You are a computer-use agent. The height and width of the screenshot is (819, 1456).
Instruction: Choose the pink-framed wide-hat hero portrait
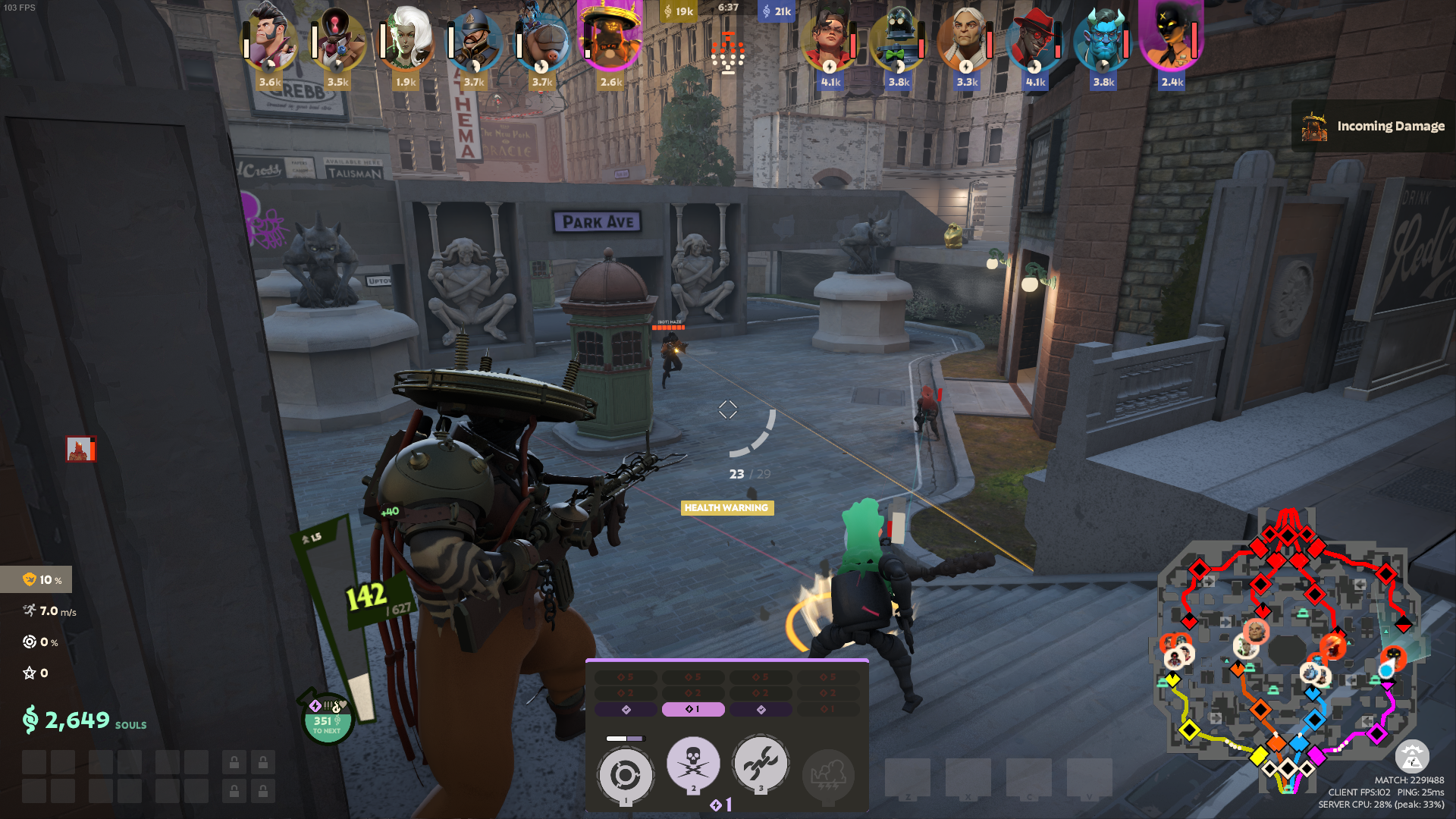[610, 38]
